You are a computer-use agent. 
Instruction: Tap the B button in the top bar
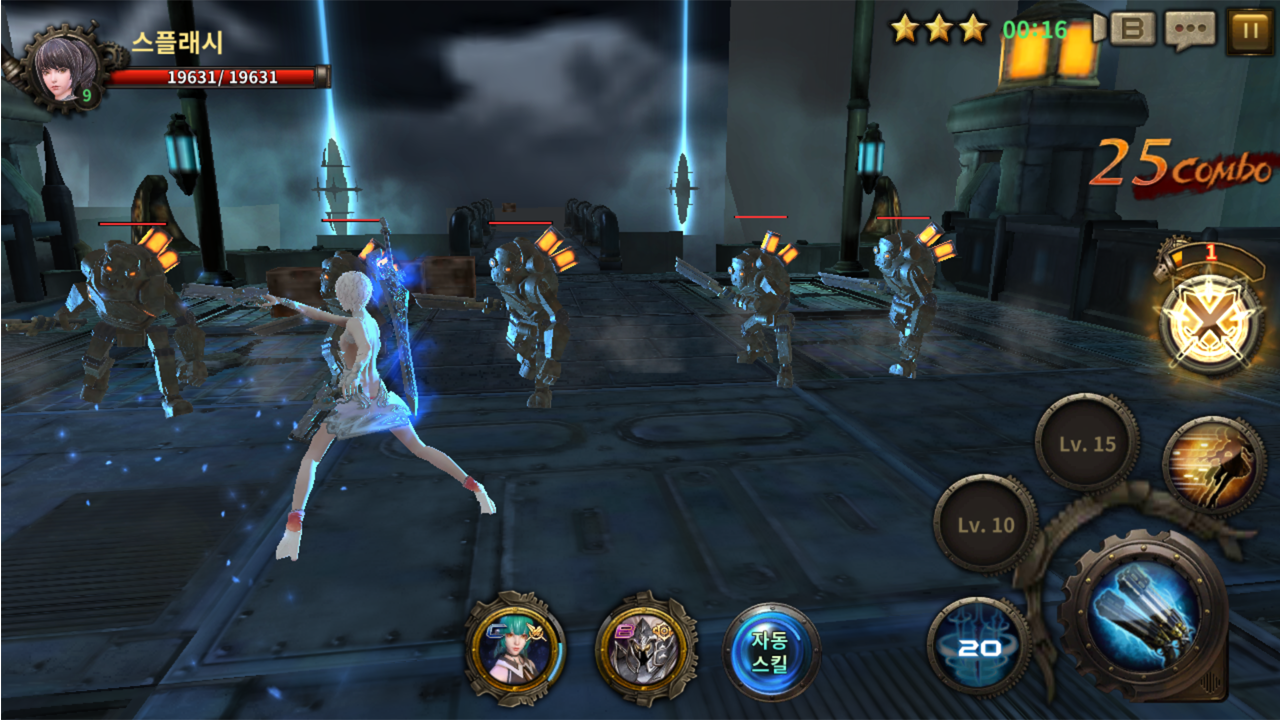(1131, 29)
